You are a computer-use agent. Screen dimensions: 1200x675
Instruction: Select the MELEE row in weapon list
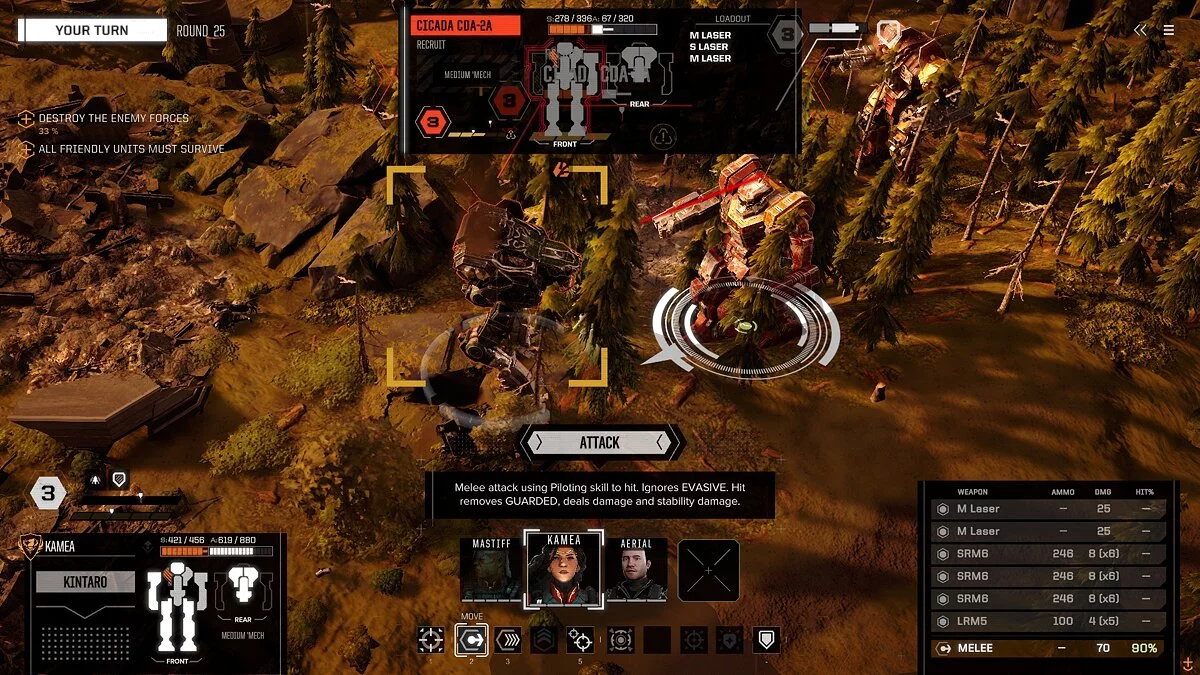1048,648
